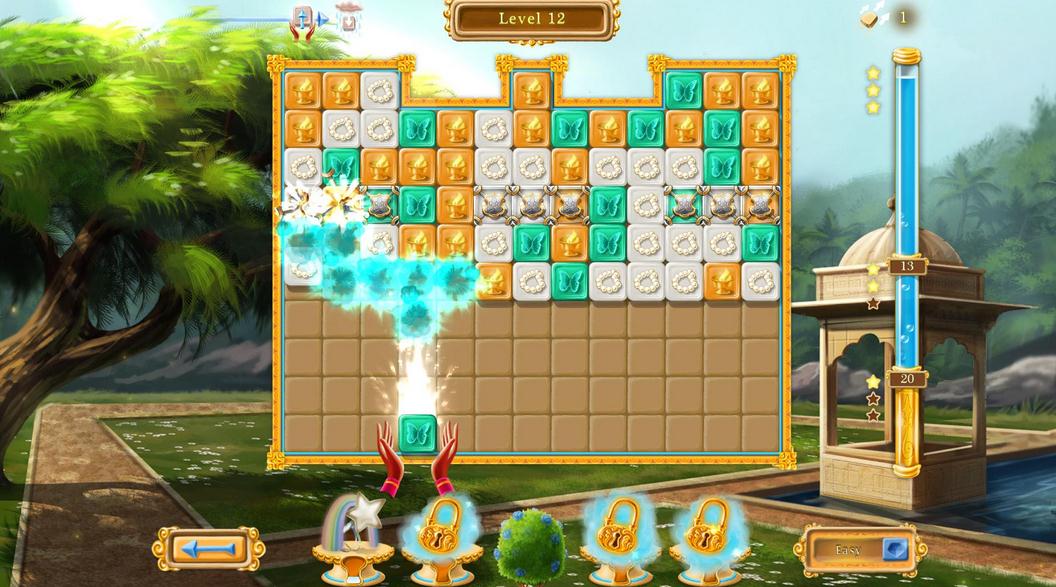Choose the lone butterfly tile in the top row
The image size is (1056, 587).
[683, 91]
